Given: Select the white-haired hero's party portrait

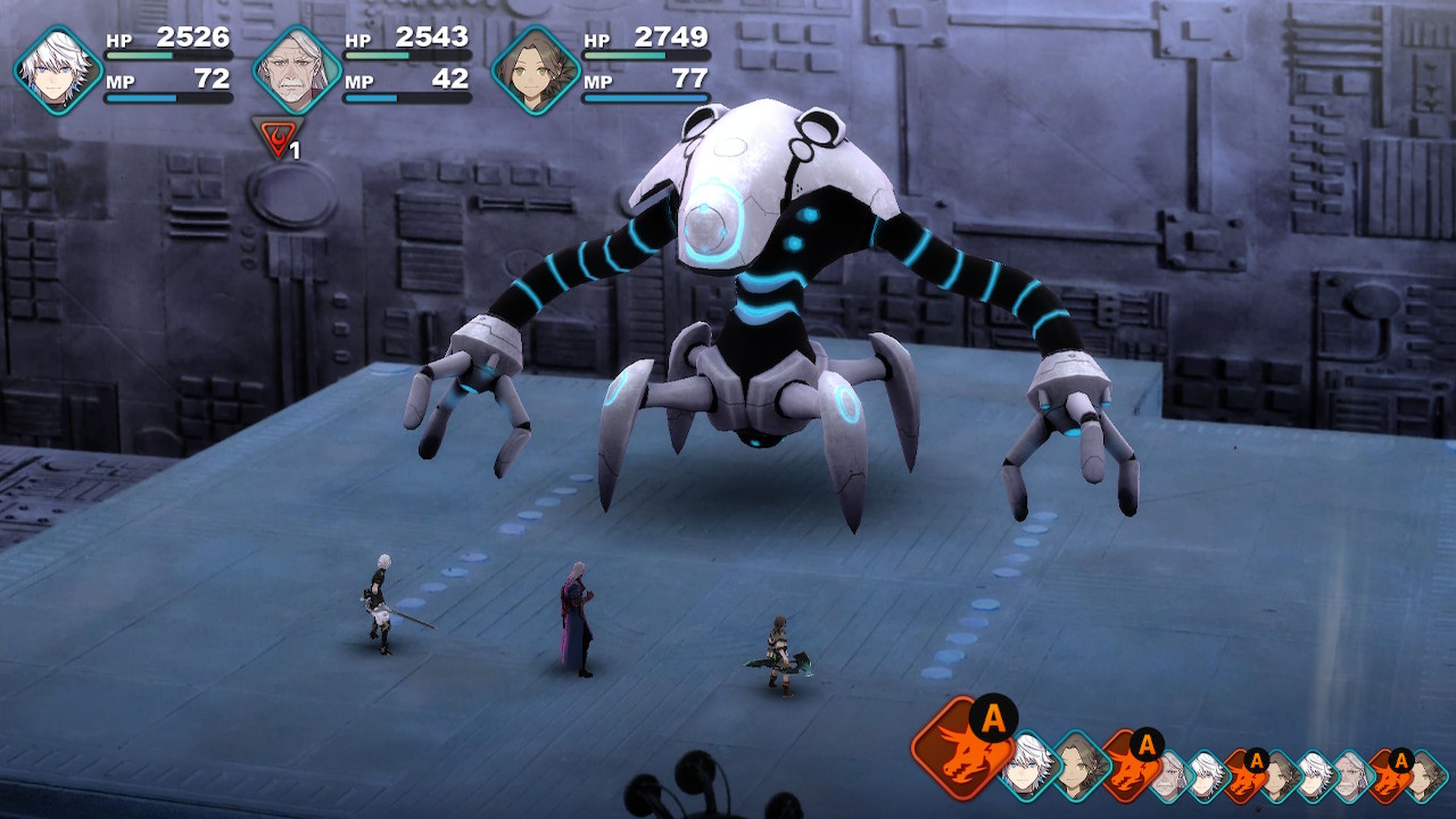Looking at the screenshot, I should (58, 71).
